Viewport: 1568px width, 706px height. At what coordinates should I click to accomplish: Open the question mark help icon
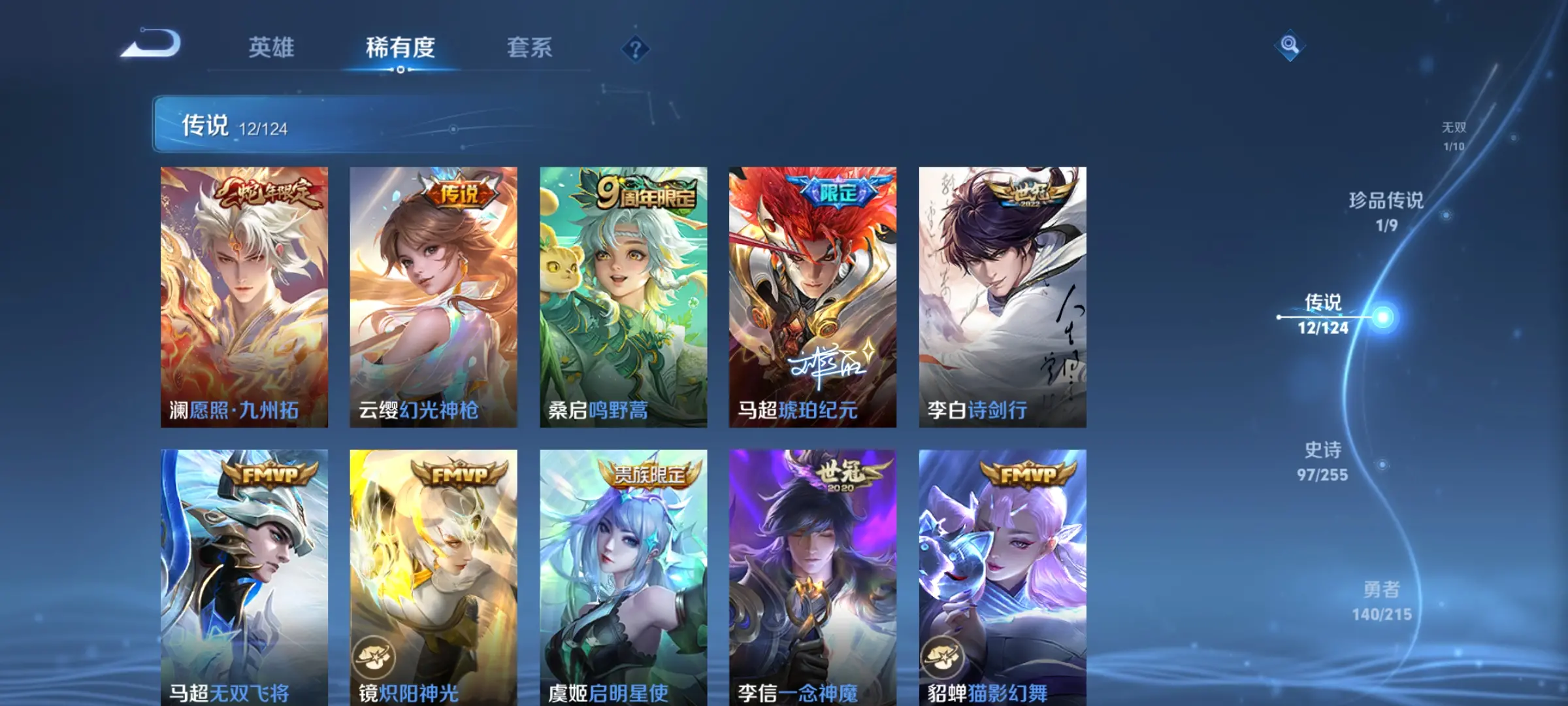point(635,49)
